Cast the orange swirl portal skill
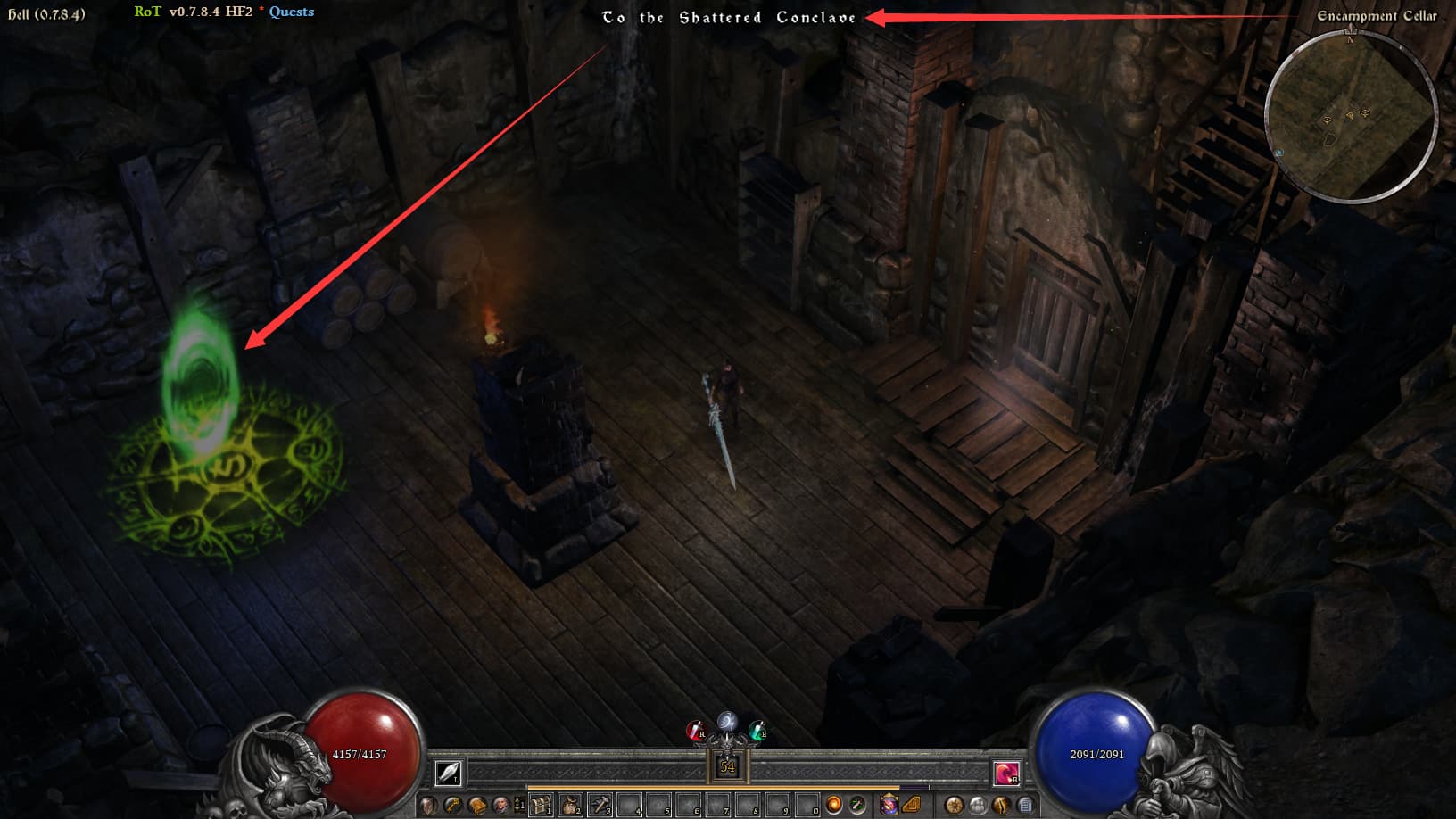The height and width of the screenshot is (819, 1456). [833, 806]
